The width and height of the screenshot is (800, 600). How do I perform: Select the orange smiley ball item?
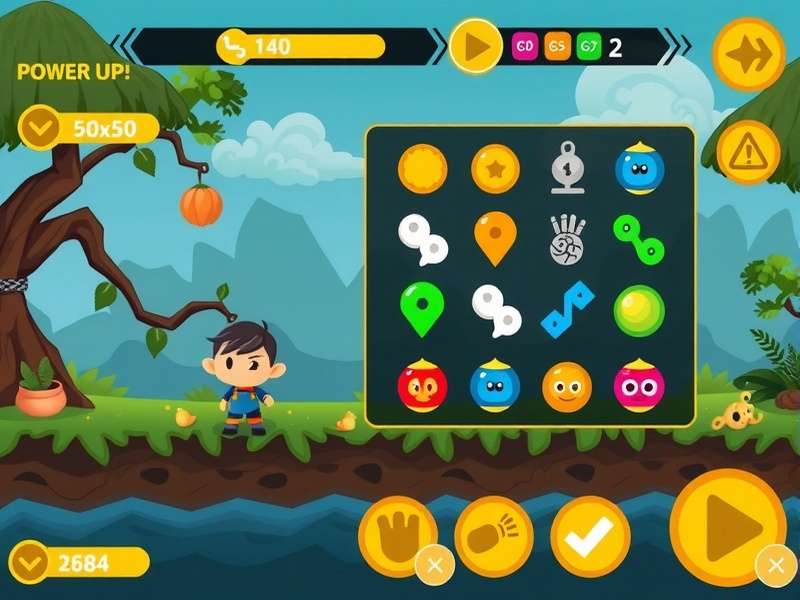click(x=567, y=386)
